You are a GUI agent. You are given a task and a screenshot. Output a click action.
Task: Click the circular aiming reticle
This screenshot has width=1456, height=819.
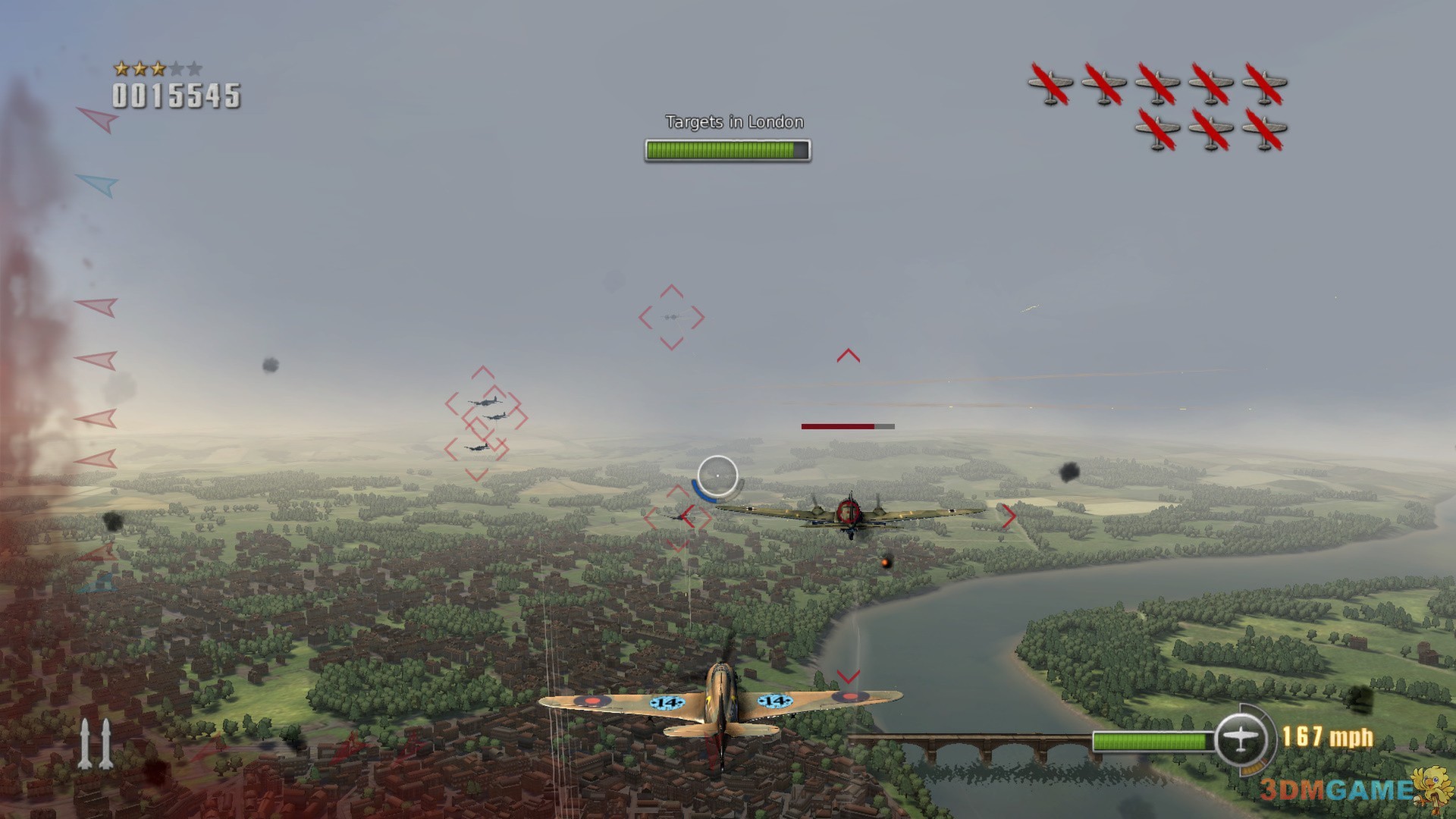point(717,475)
